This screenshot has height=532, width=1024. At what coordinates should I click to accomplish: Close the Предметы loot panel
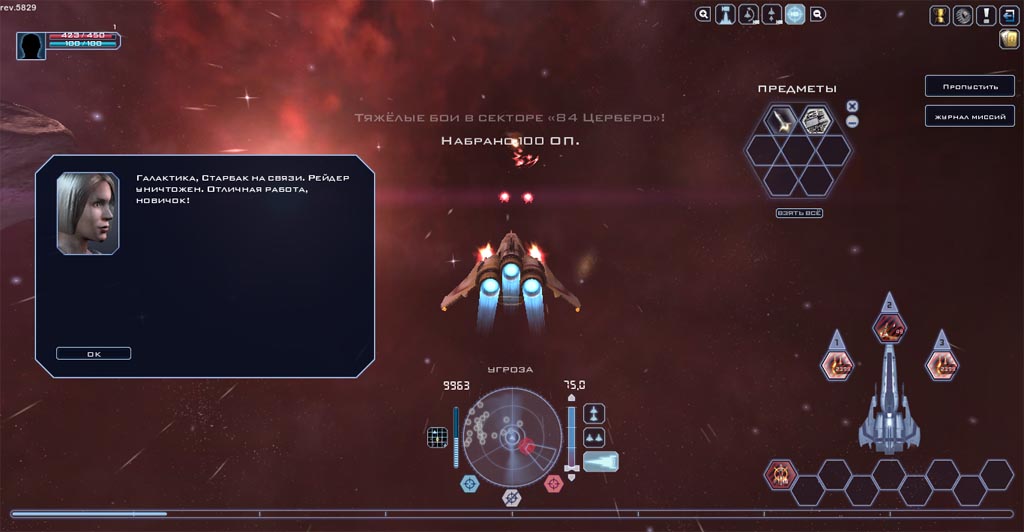pyautogui.click(x=852, y=106)
